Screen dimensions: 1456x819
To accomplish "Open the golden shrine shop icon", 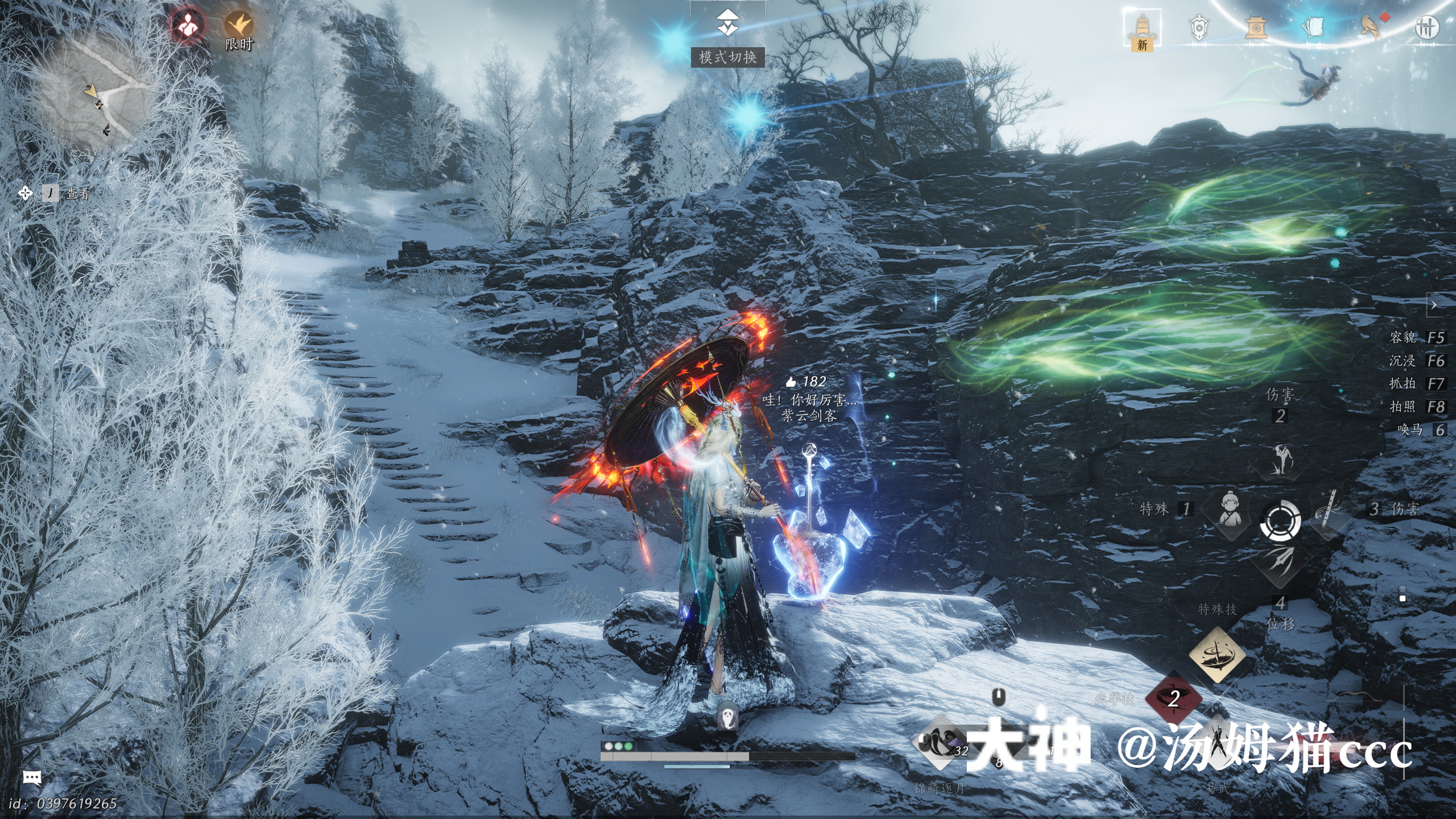I will coord(1255,27).
